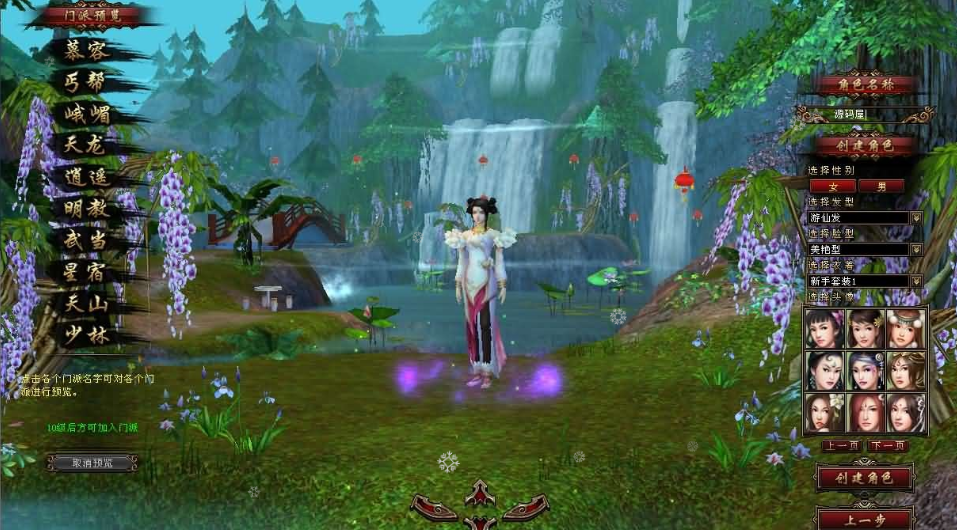Viewport: 957px width, 530px height.
Task: Show next portrait page 下一页
Action: tap(888, 445)
